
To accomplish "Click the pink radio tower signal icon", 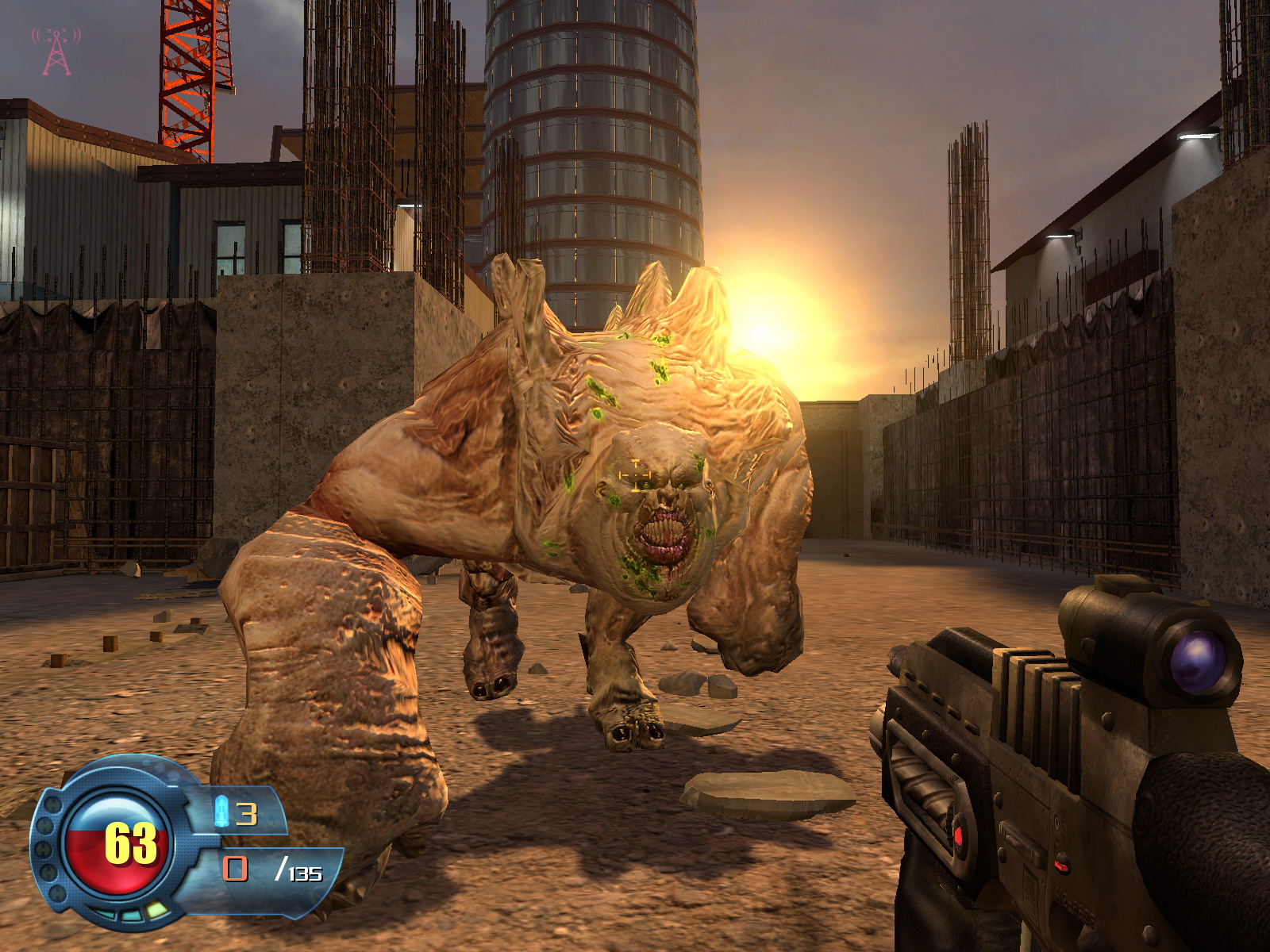I will coord(56,51).
